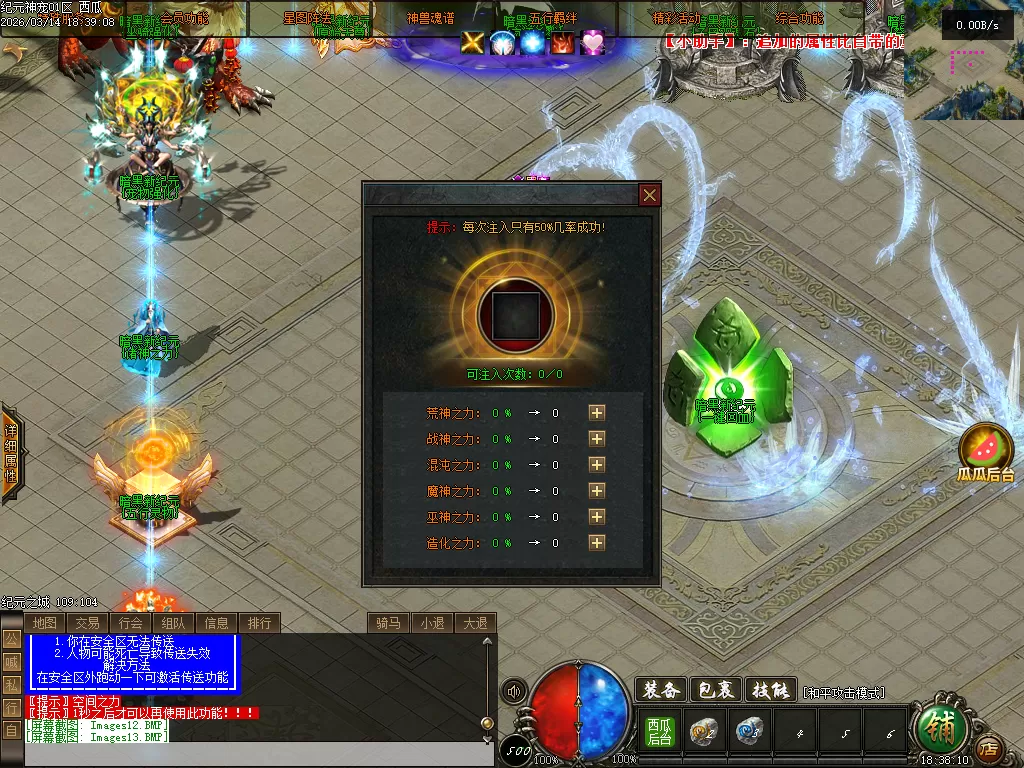The height and width of the screenshot is (768, 1024).
Task: Raise 造化之力 using the plus button
Action: tap(597, 542)
